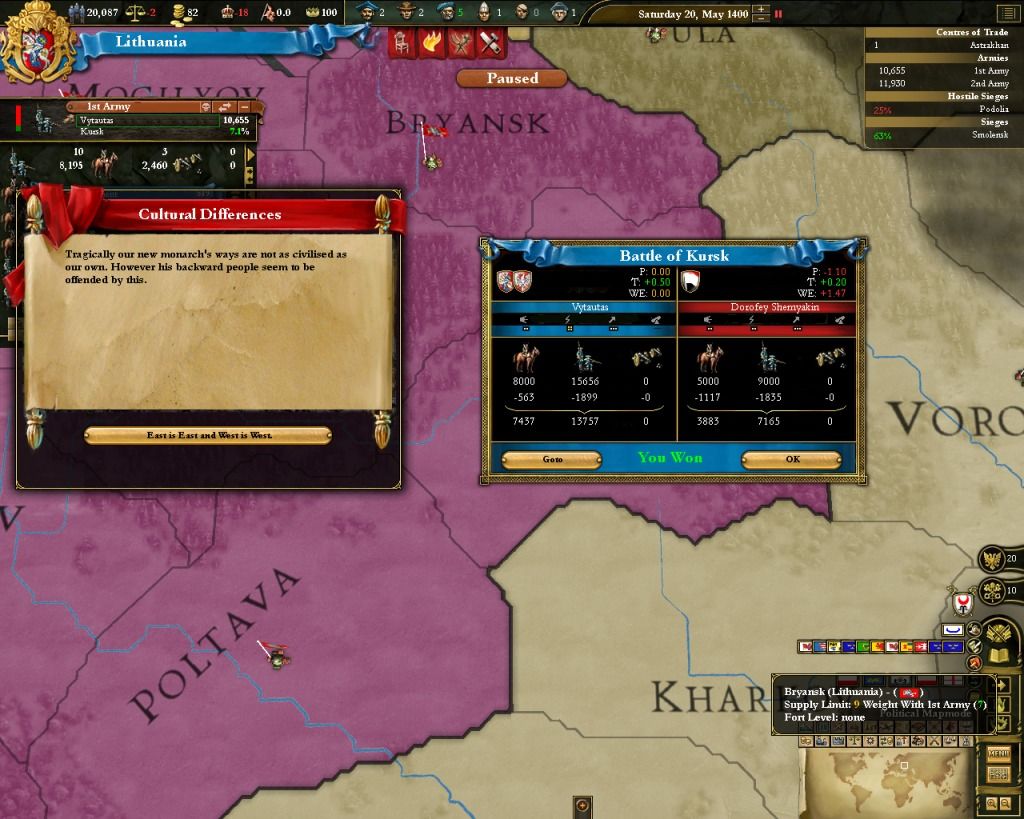Image resolution: width=1024 pixels, height=819 pixels.
Task: Choose "East is East and West is West"
Action: pyautogui.click(x=208, y=436)
